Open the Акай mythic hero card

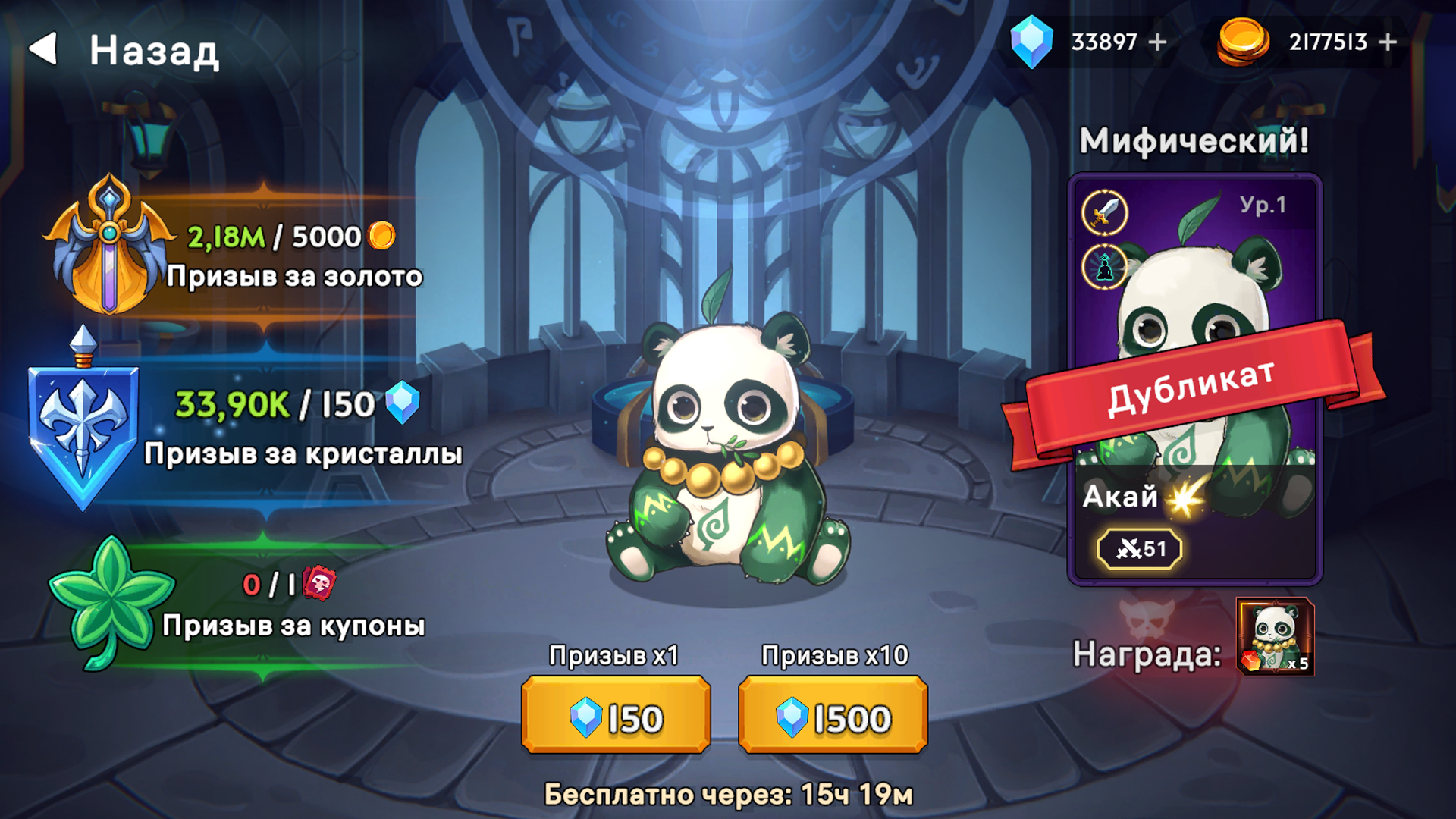[x=1194, y=379]
